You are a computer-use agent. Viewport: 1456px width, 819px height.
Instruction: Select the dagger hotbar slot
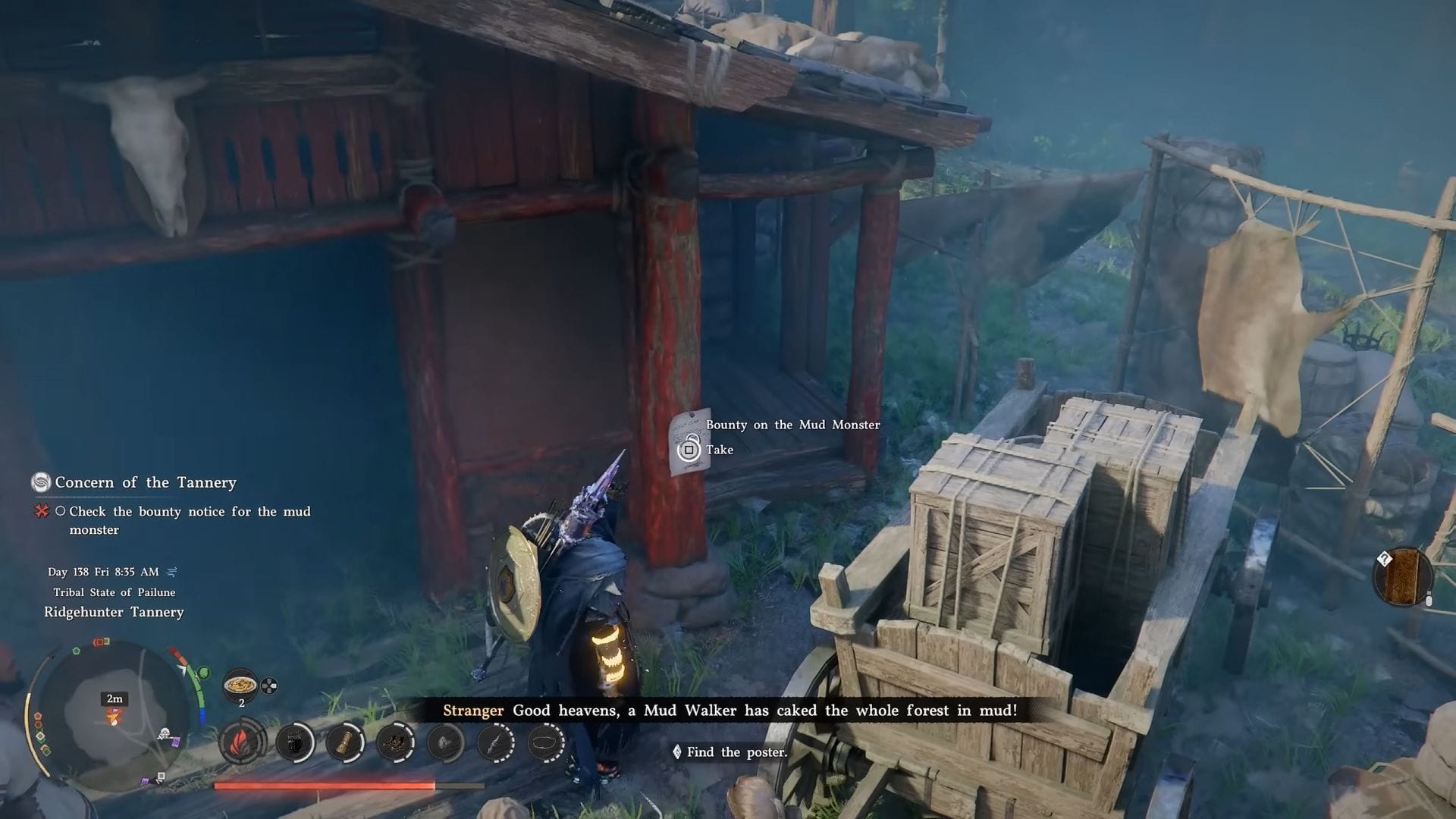click(496, 742)
